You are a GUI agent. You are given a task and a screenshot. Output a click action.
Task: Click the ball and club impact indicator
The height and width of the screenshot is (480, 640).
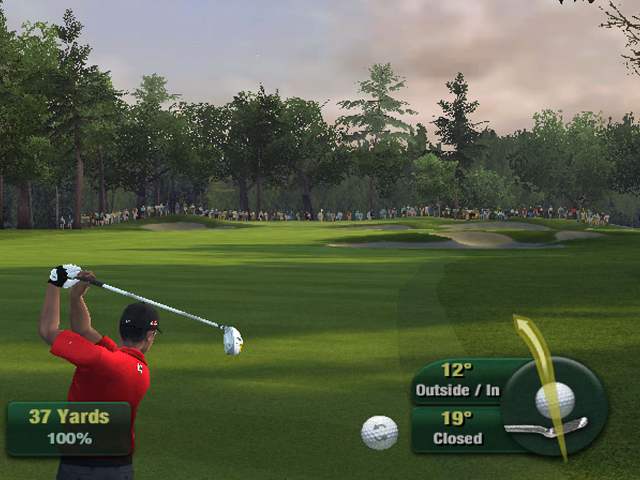(x=553, y=404)
